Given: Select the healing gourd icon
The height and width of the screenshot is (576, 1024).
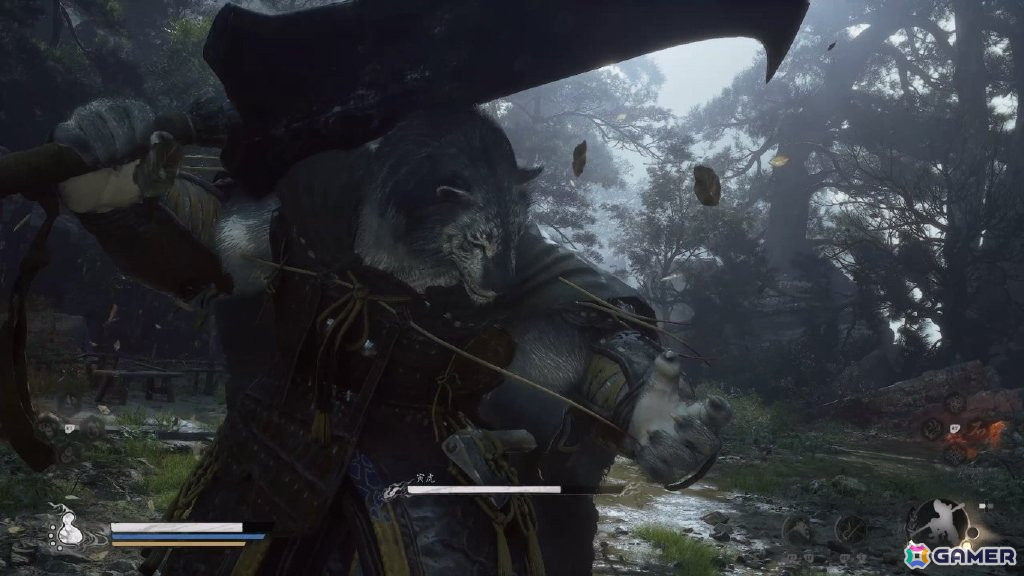Looking at the screenshot, I should [69, 528].
